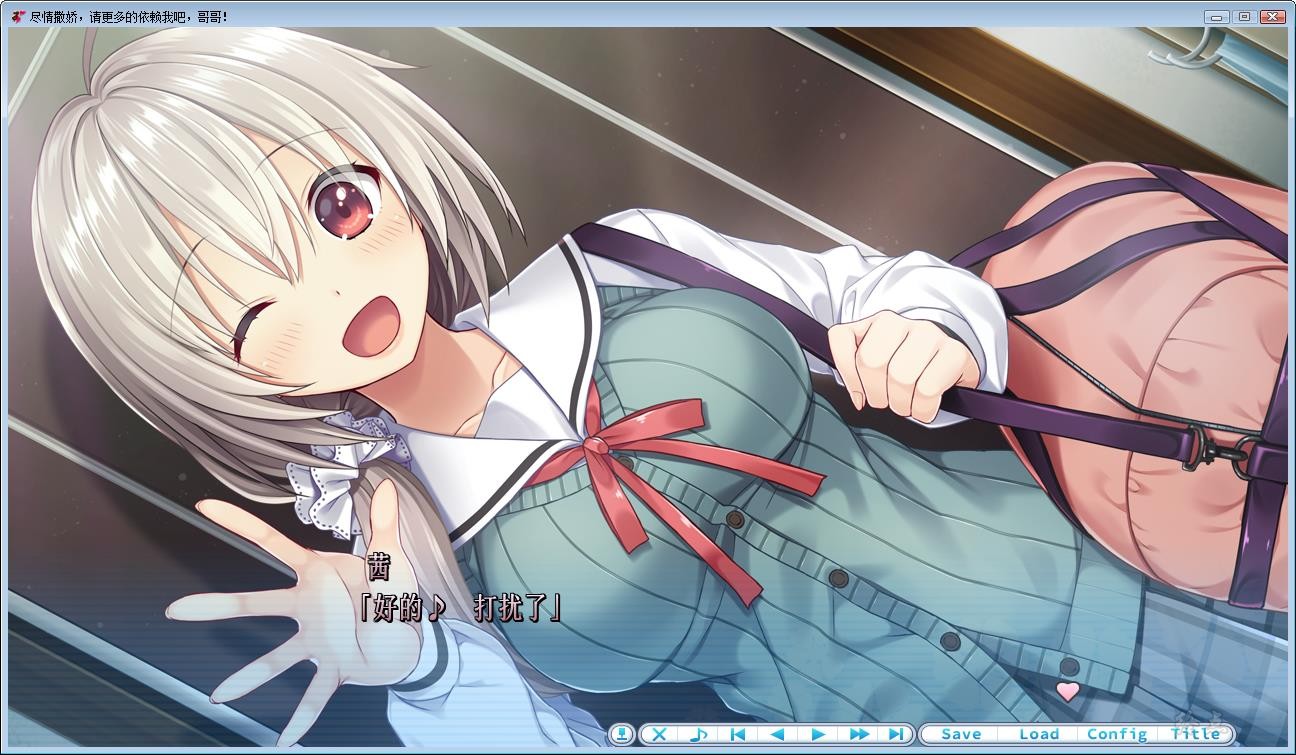Start auto-play with the single play arrow
This screenshot has width=1296, height=755.
[x=820, y=734]
